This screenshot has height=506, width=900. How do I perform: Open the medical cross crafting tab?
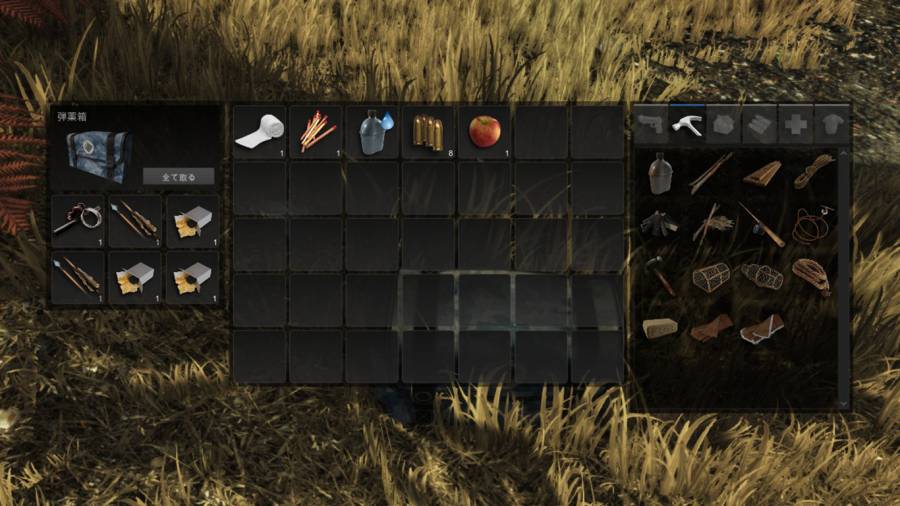tap(796, 123)
